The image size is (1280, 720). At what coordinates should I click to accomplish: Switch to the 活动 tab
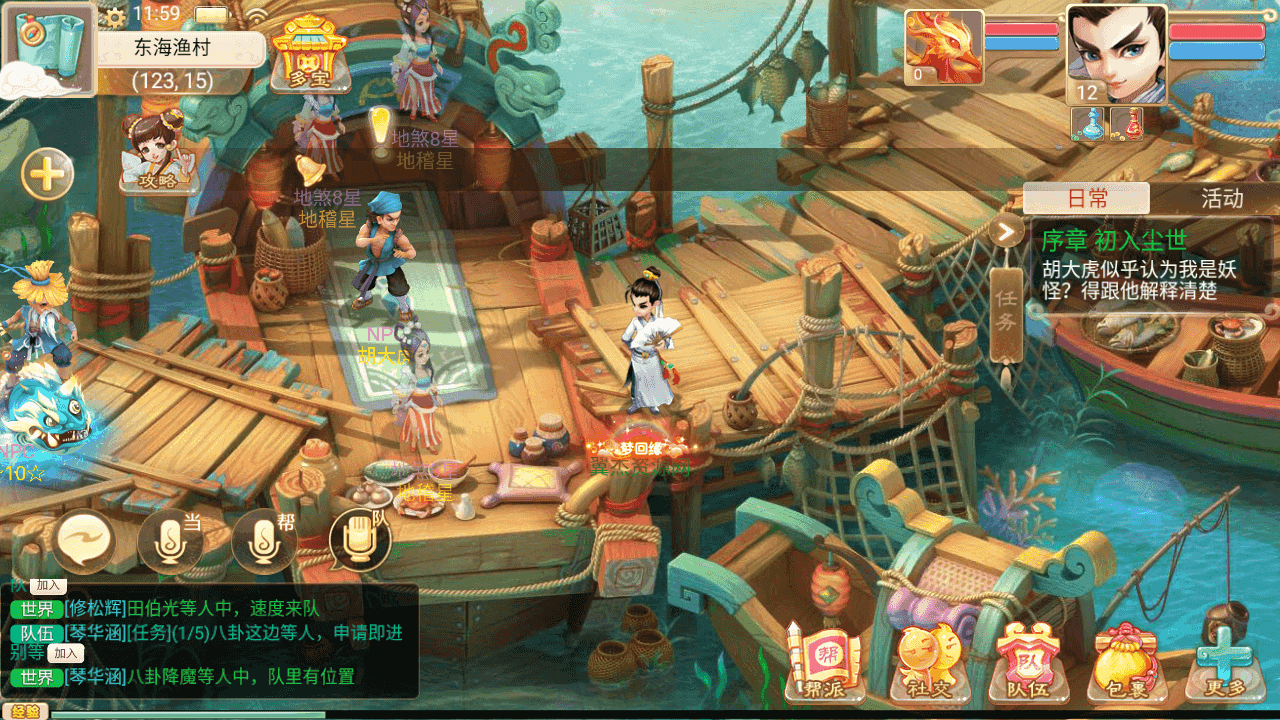pos(1221,198)
